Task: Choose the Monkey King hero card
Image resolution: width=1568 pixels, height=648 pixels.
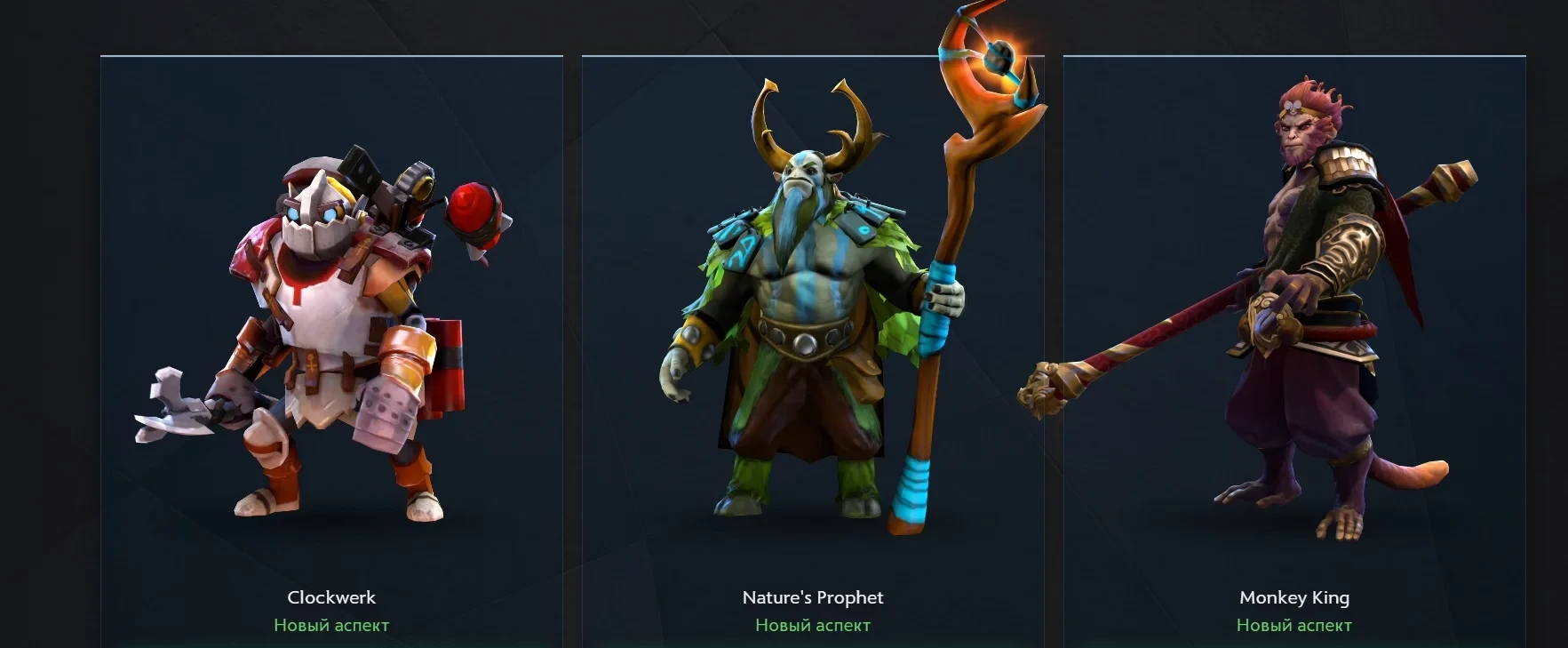Action: (1293, 356)
